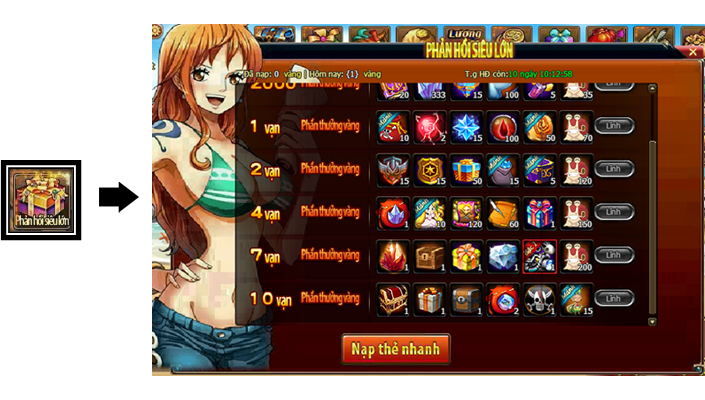This screenshot has width=705, height=400.
Task: Select the red crystal item in 7 vạn row
Action: (x=392, y=255)
